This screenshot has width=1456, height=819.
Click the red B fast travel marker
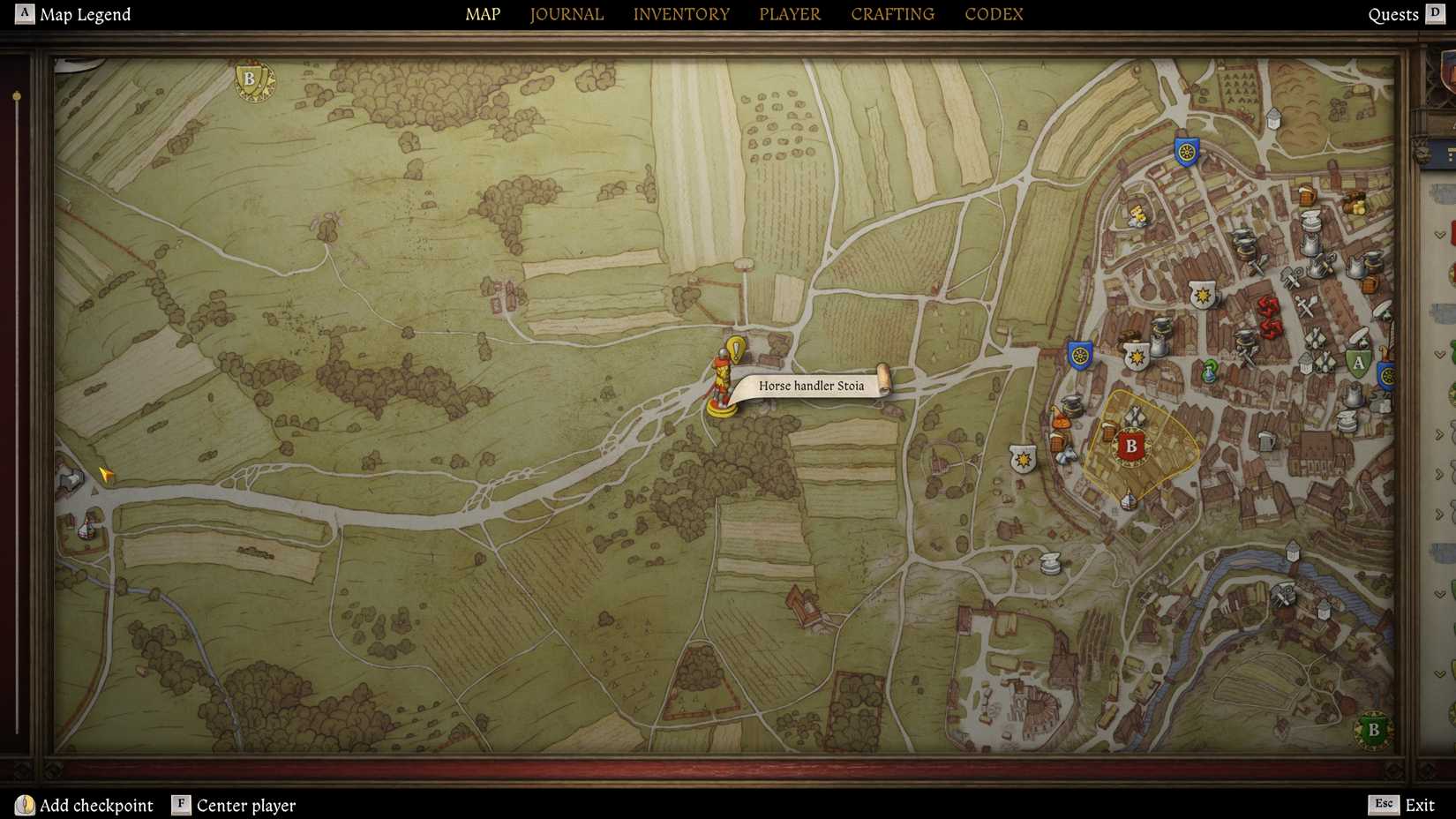coord(1130,446)
